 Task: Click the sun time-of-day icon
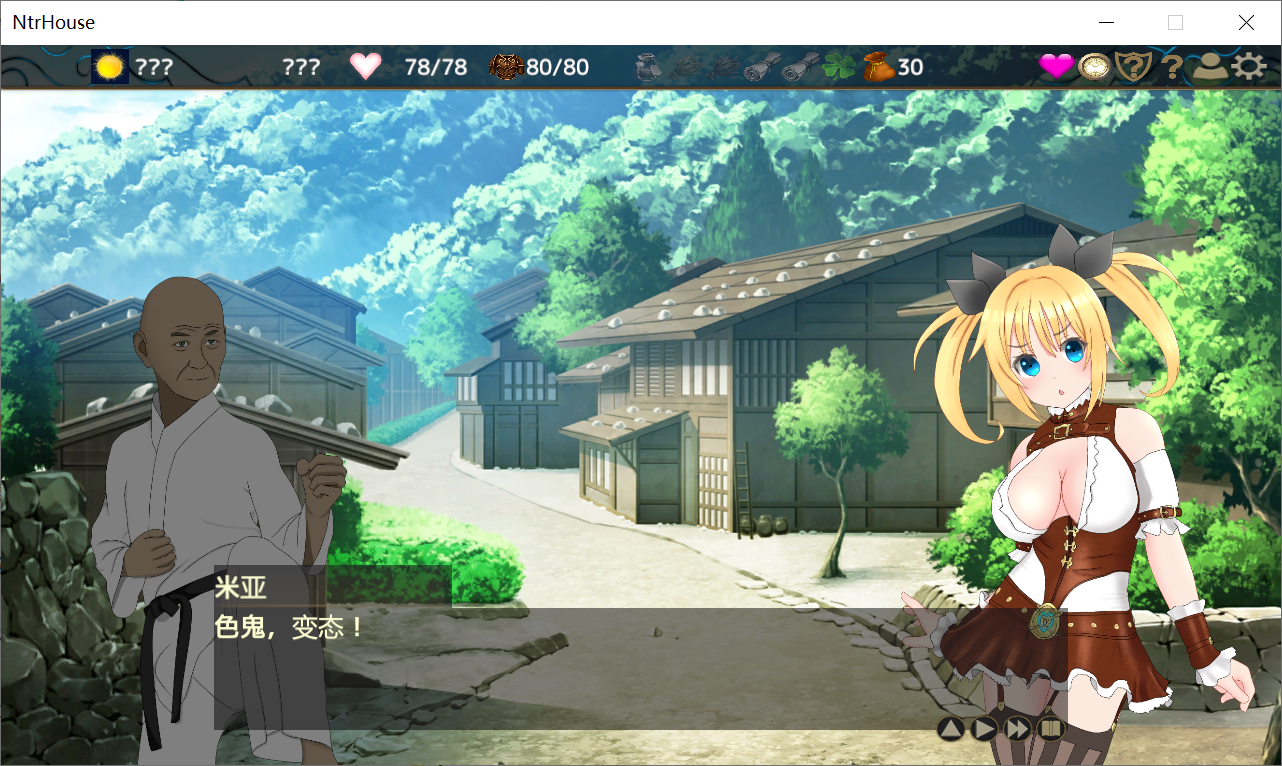pyautogui.click(x=110, y=67)
